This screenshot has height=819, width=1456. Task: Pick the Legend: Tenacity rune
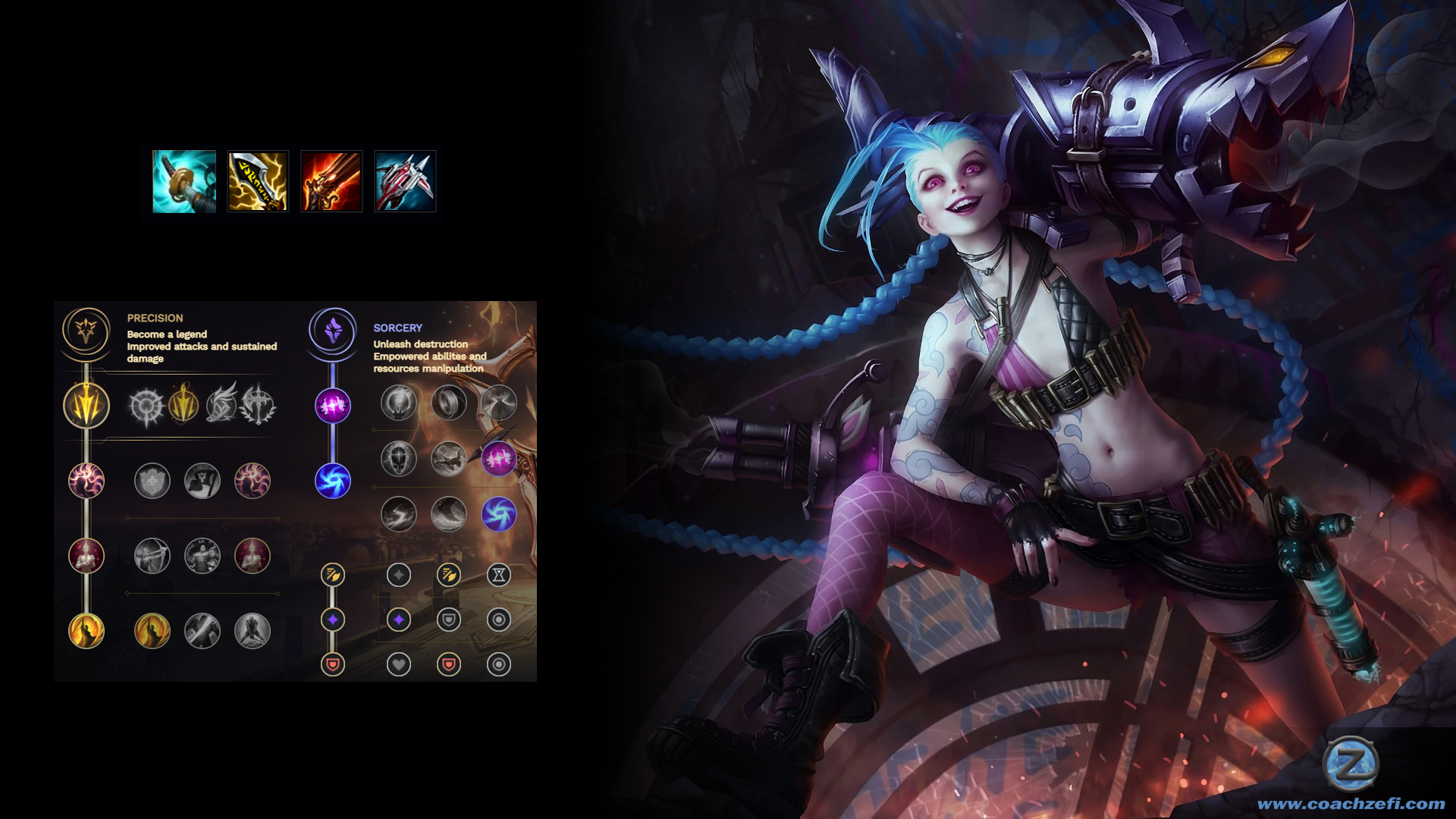(202, 556)
